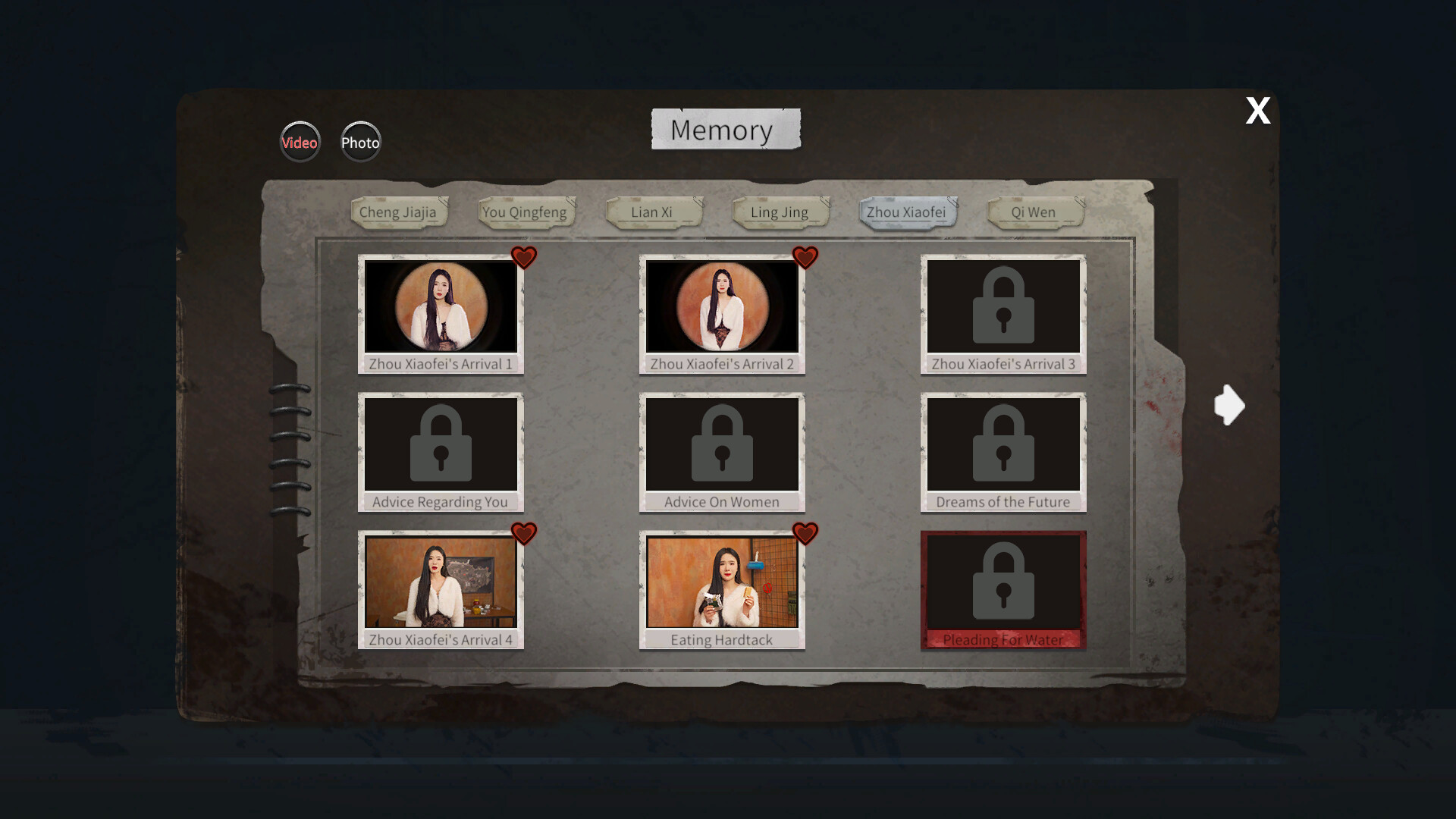Toggle the heart on Zhou Xiaofei's Arrival 1
Screen dimensions: 1456x819
tap(524, 258)
